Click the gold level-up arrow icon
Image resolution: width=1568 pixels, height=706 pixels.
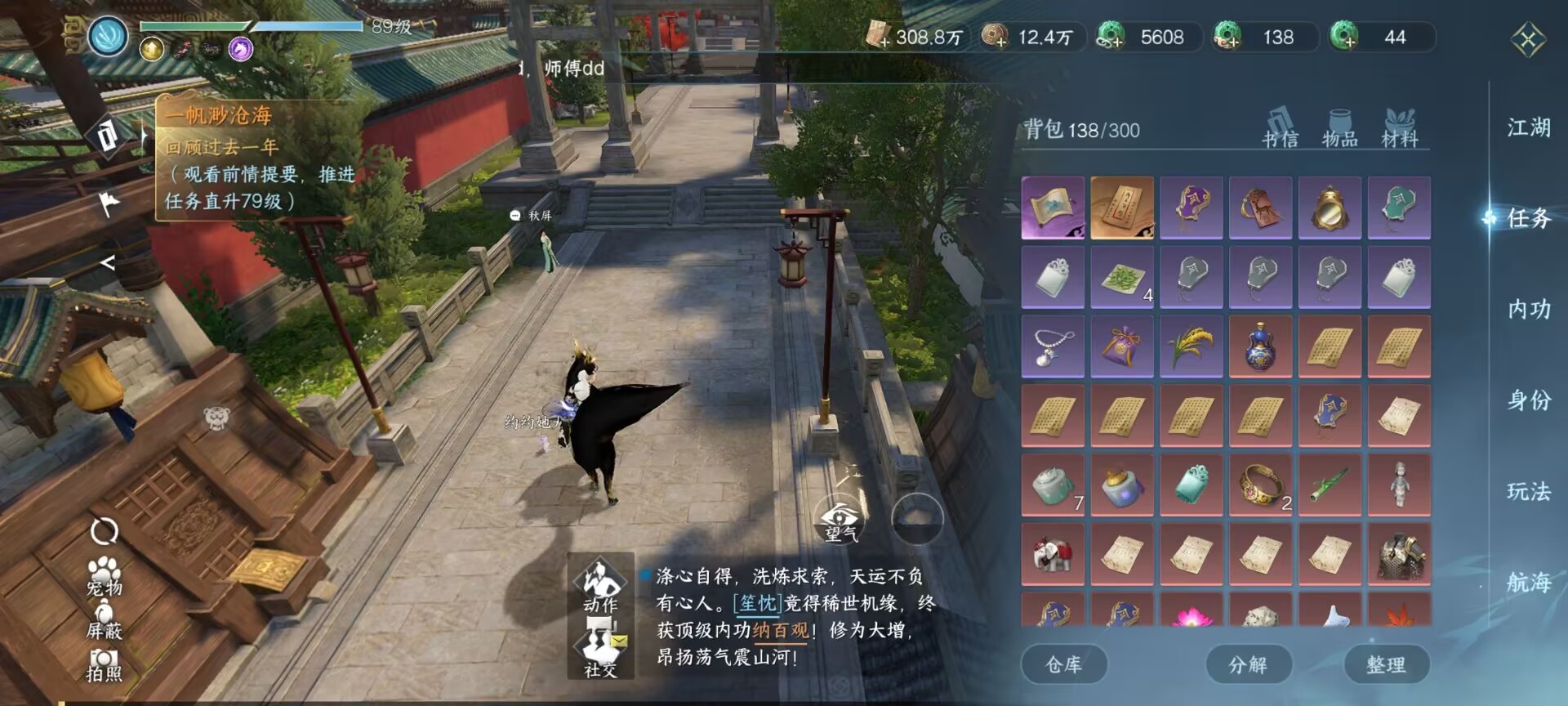pyautogui.click(x=152, y=51)
